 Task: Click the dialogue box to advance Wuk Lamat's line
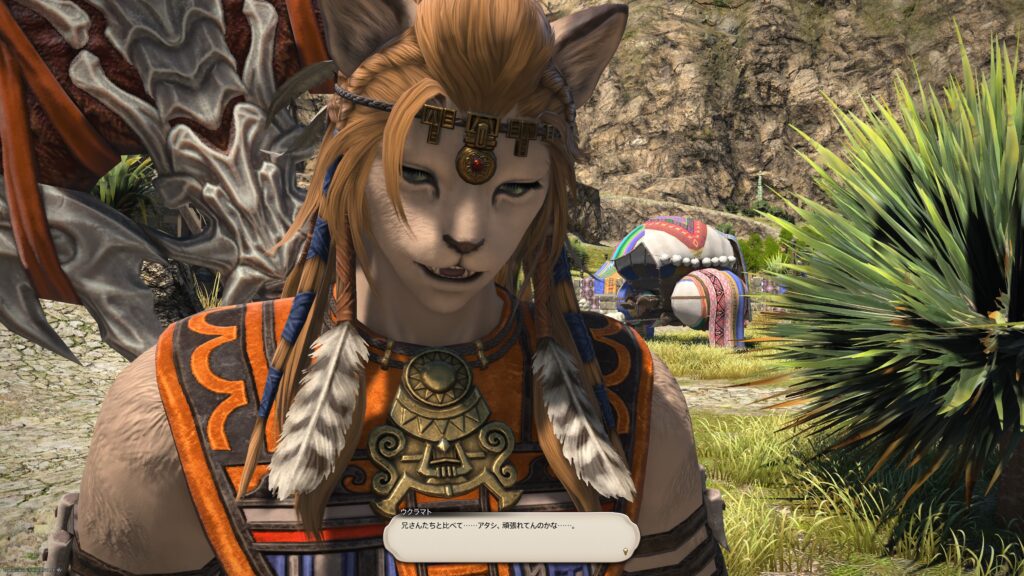pyautogui.click(x=510, y=537)
